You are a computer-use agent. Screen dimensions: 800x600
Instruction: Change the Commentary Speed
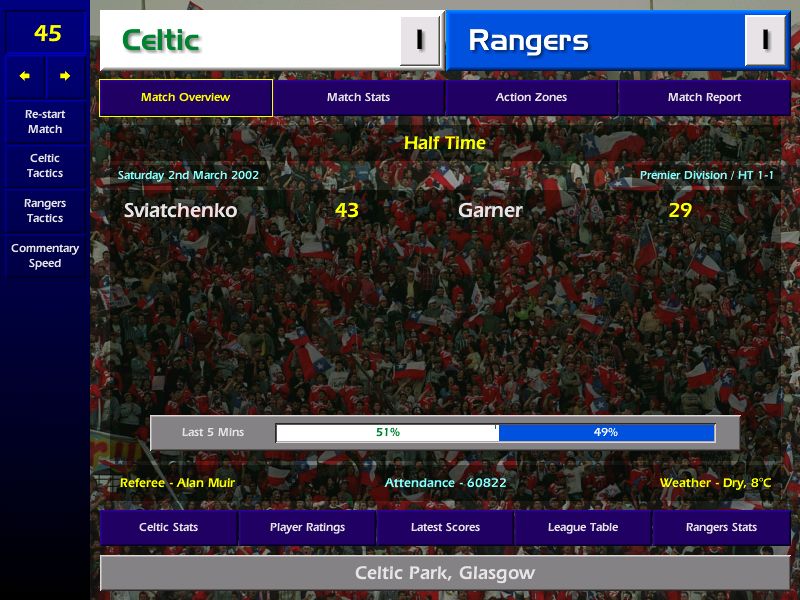(x=45, y=256)
